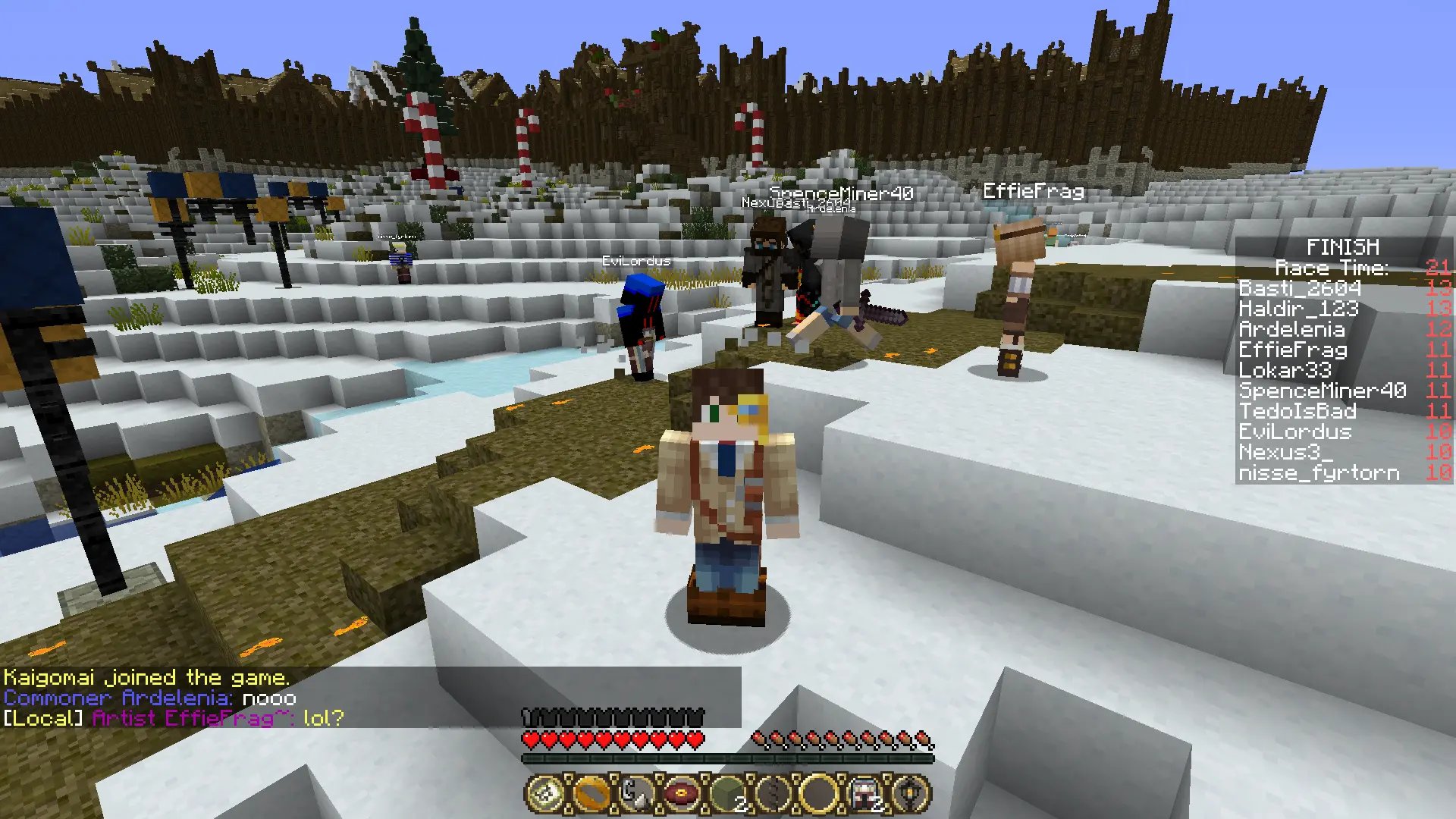This screenshot has width=1456, height=819.
Task: Click the Kaigomai joined the game message
Action: click(x=146, y=677)
